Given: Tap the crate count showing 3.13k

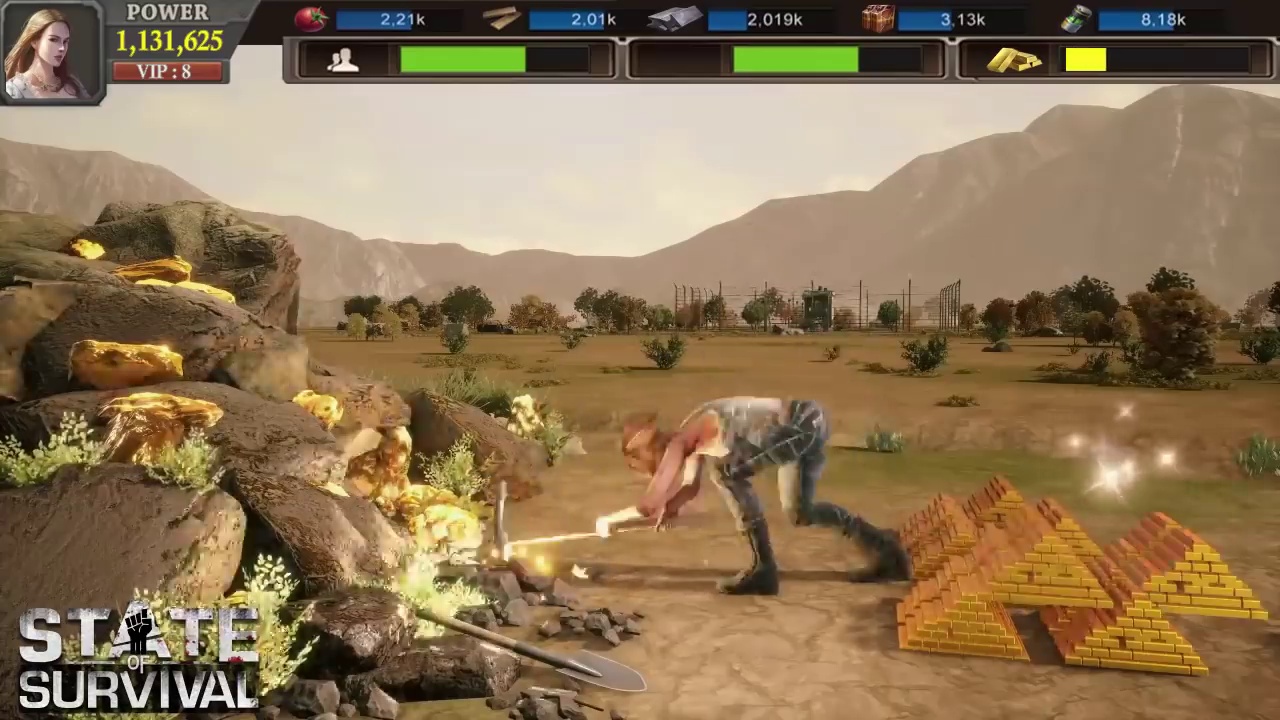Looking at the screenshot, I should 963,19.
